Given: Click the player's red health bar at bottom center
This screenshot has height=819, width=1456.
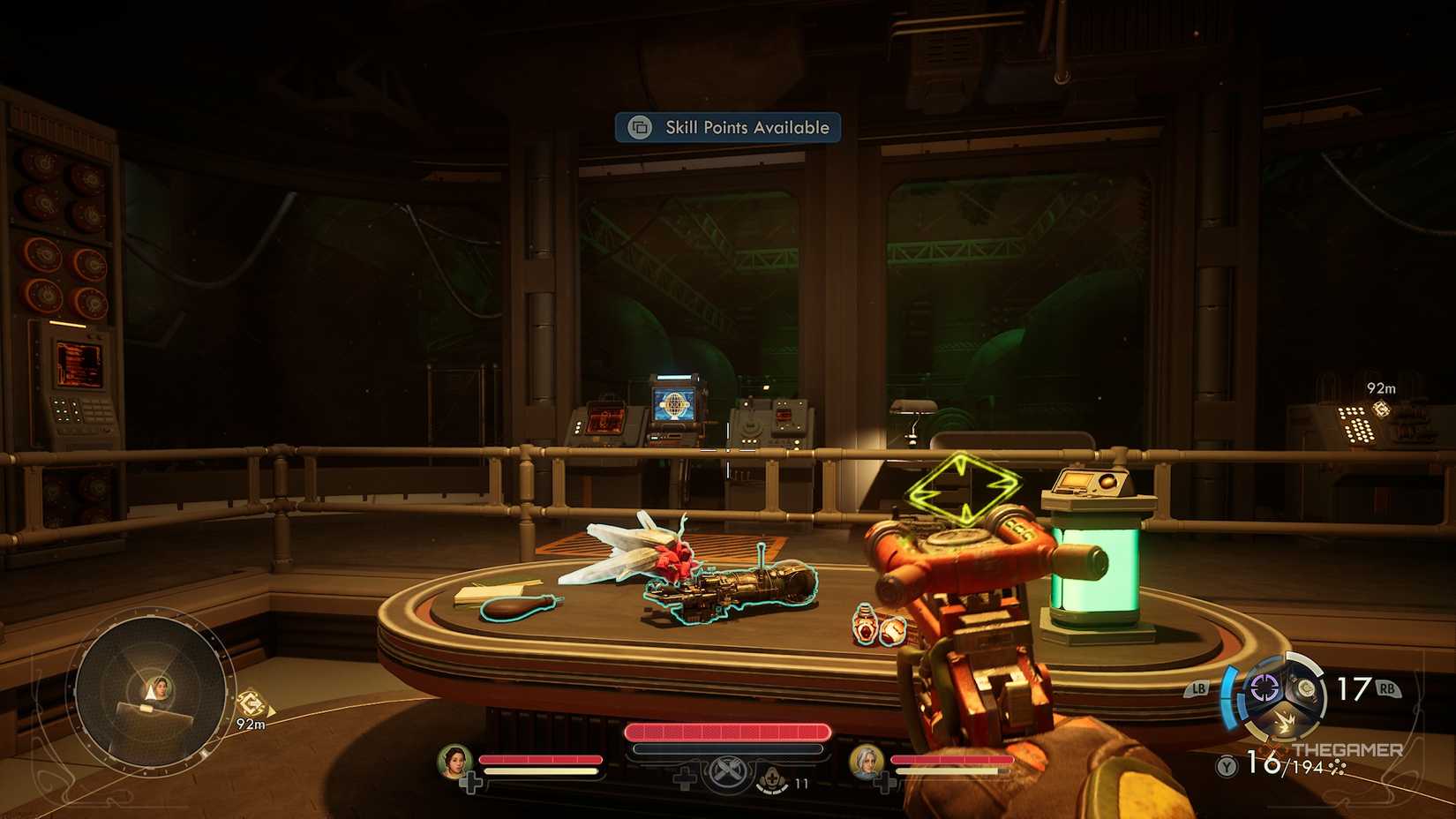Looking at the screenshot, I should pos(725,732).
